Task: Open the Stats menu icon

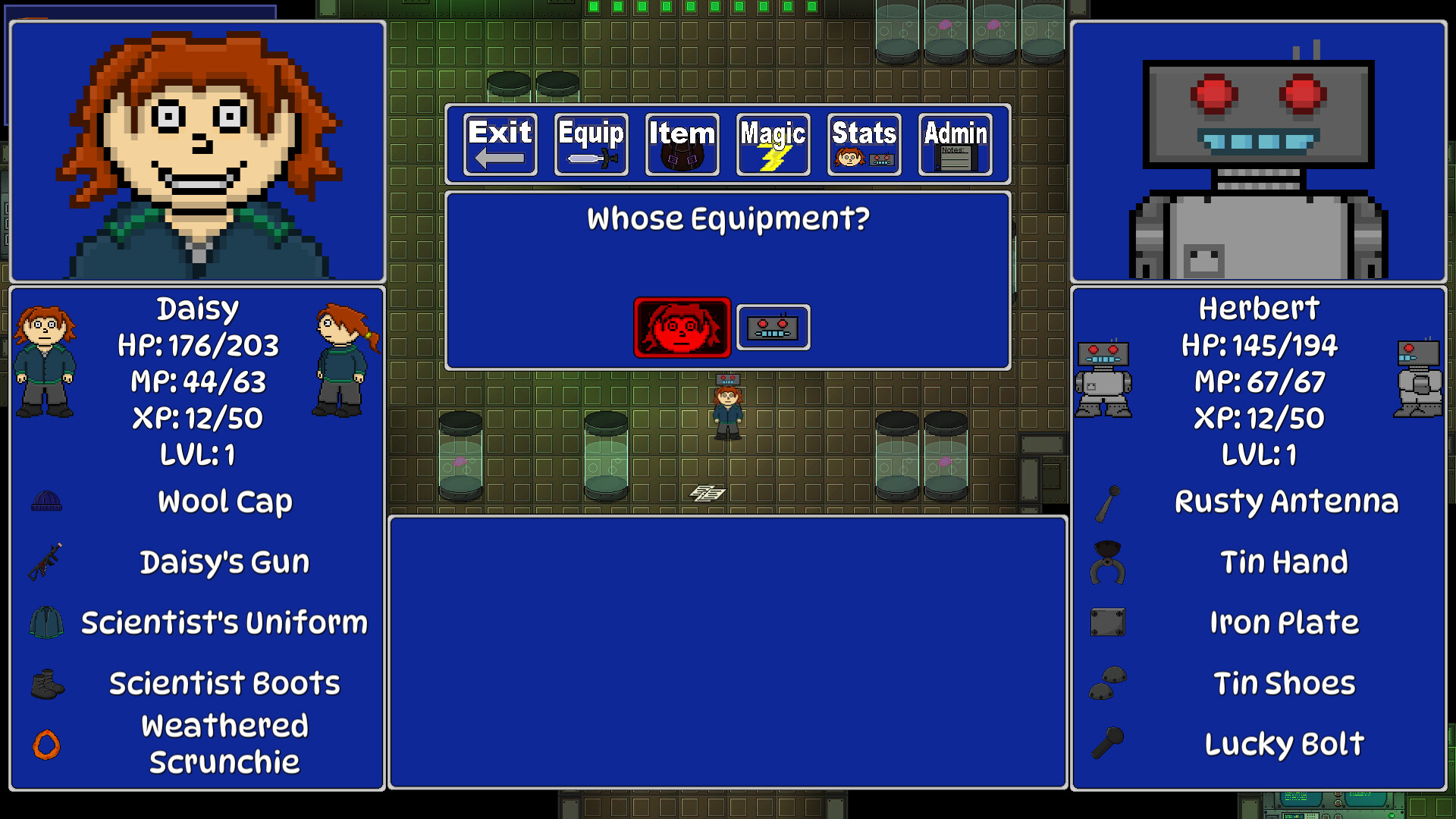Action: point(863,144)
